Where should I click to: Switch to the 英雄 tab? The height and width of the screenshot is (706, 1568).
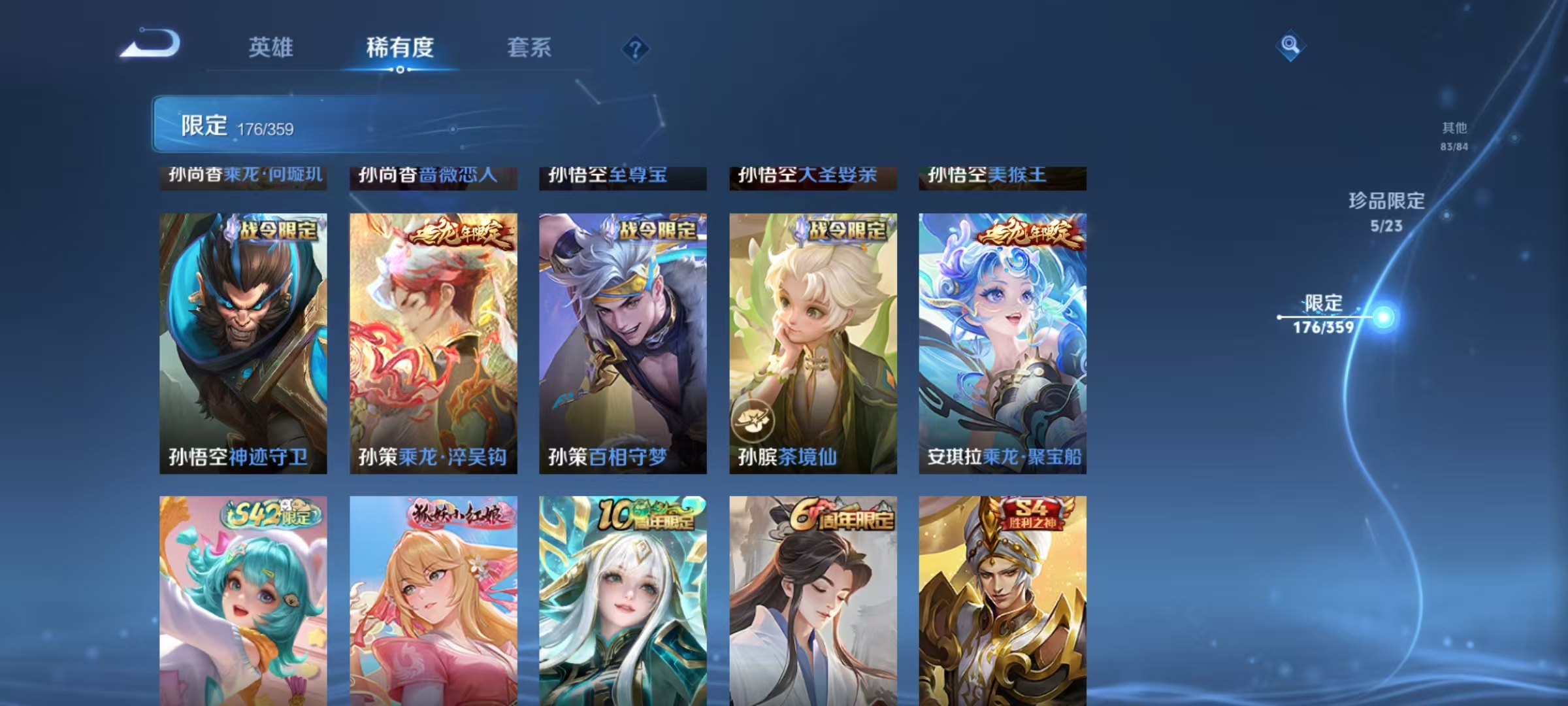click(x=271, y=48)
